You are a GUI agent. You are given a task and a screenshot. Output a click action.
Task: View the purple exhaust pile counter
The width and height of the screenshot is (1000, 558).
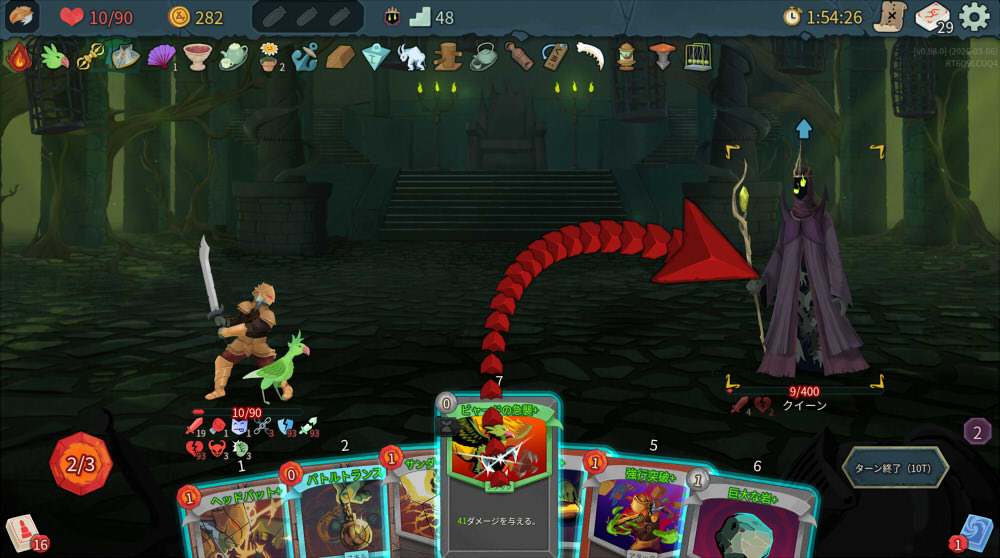point(977,431)
